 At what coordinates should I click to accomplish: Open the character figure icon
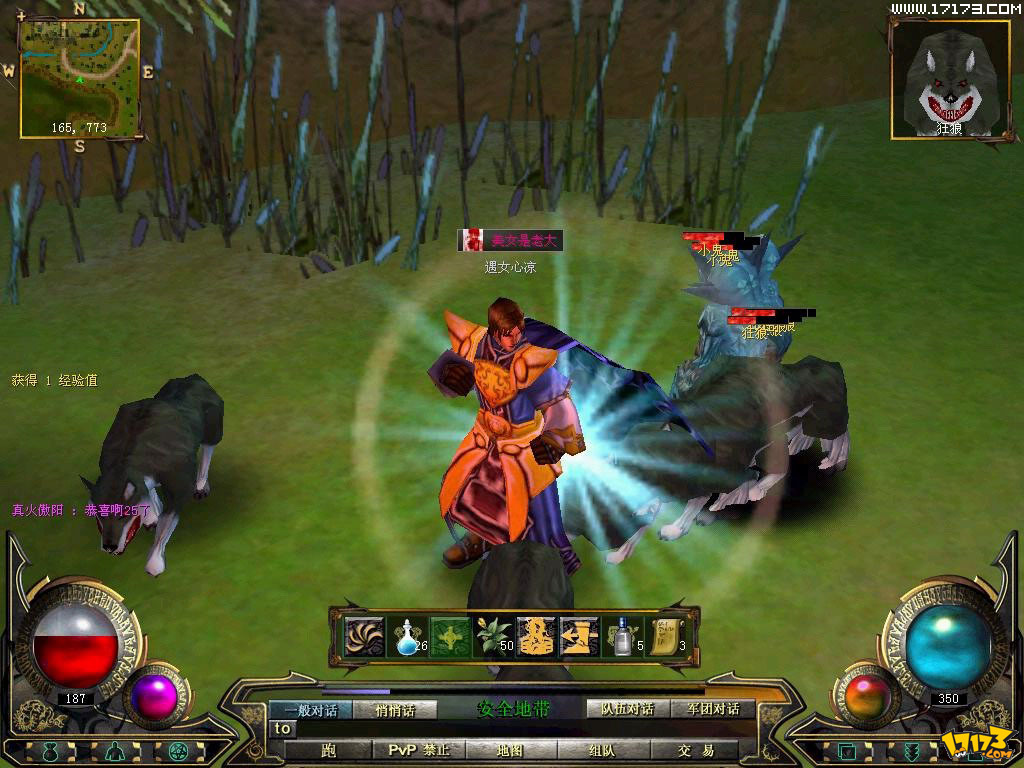point(115,751)
